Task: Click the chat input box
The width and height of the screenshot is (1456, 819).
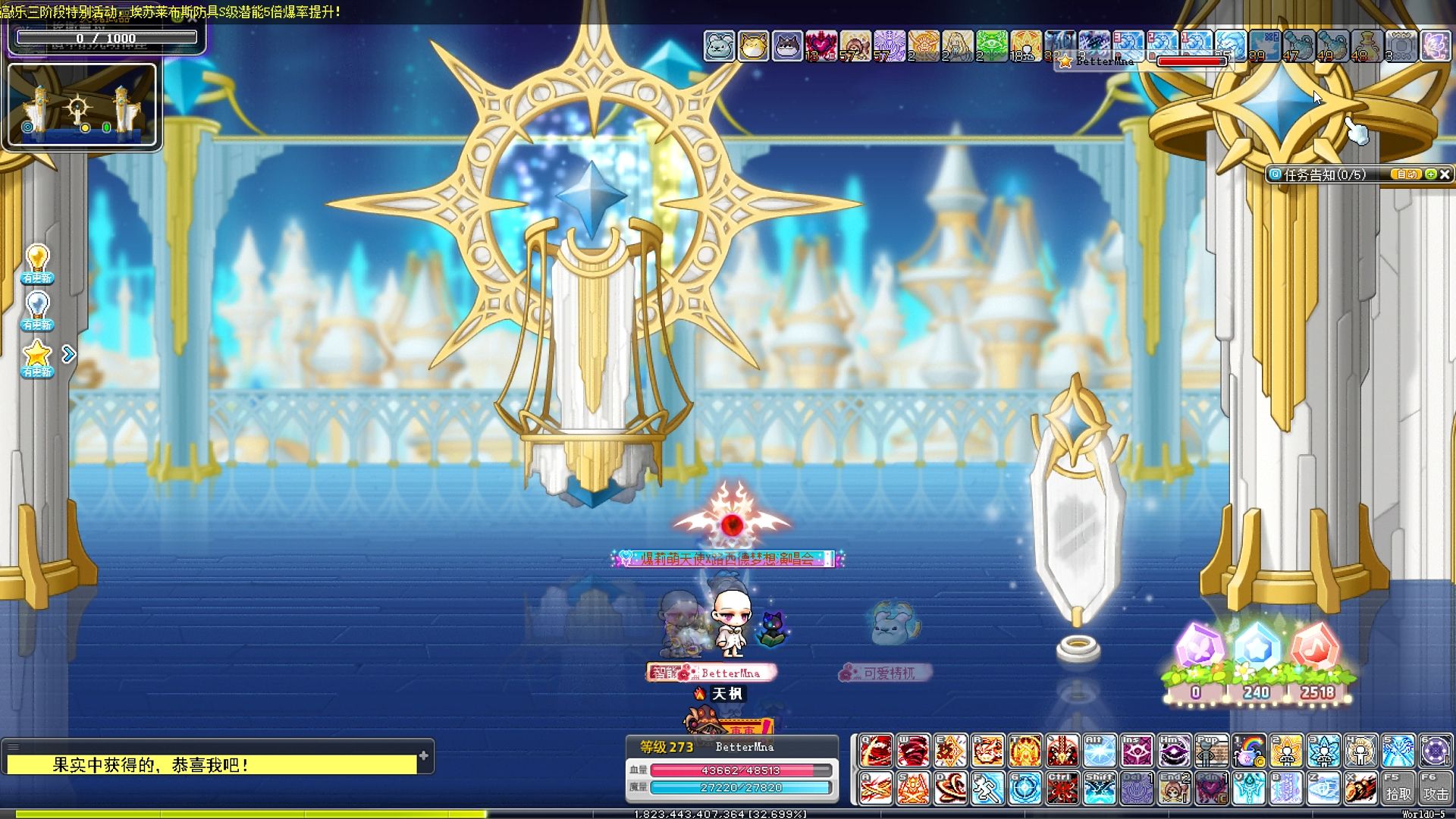Action: click(x=211, y=765)
